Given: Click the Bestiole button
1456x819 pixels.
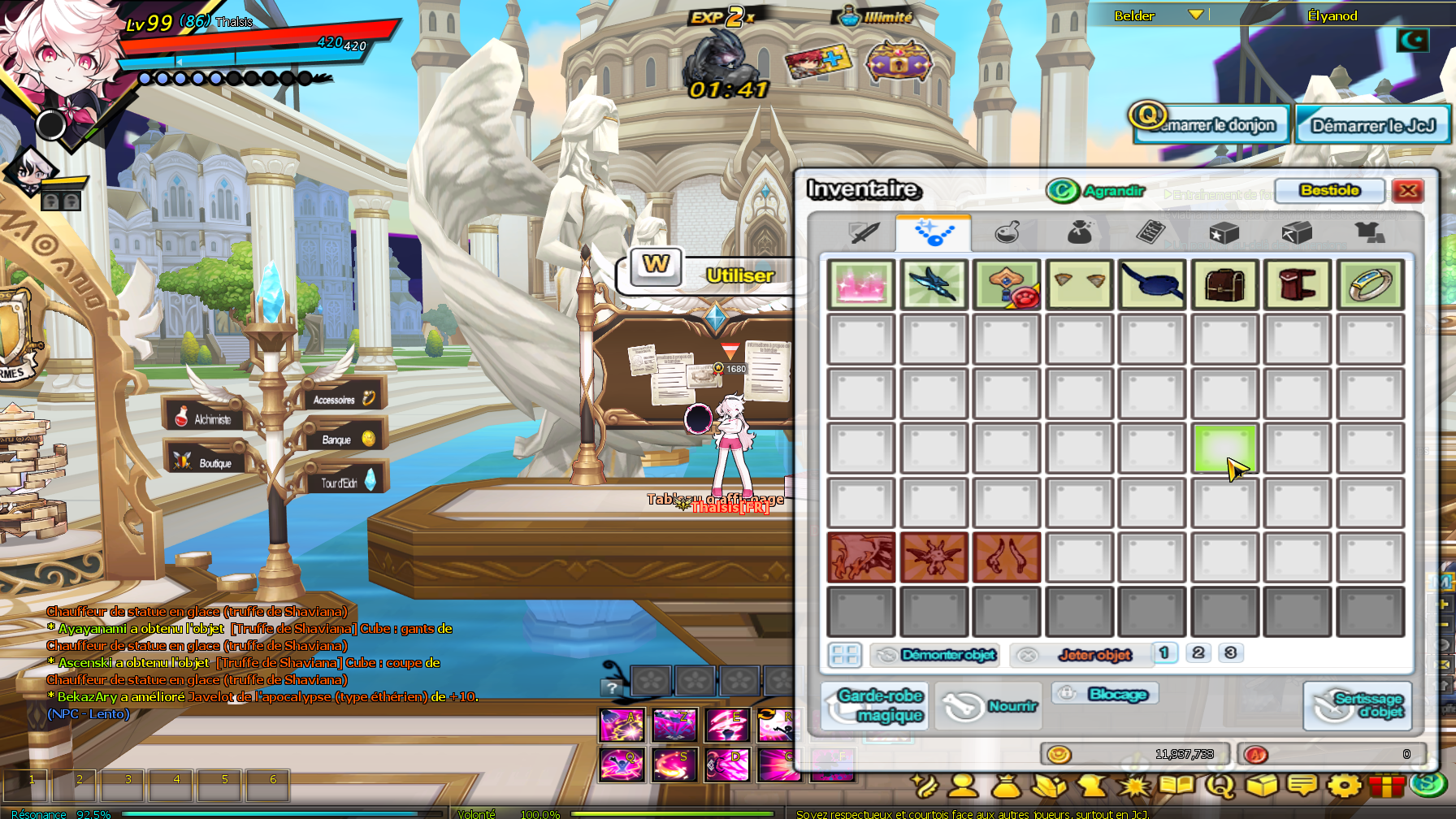Looking at the screenshot, I should 1329,191.
